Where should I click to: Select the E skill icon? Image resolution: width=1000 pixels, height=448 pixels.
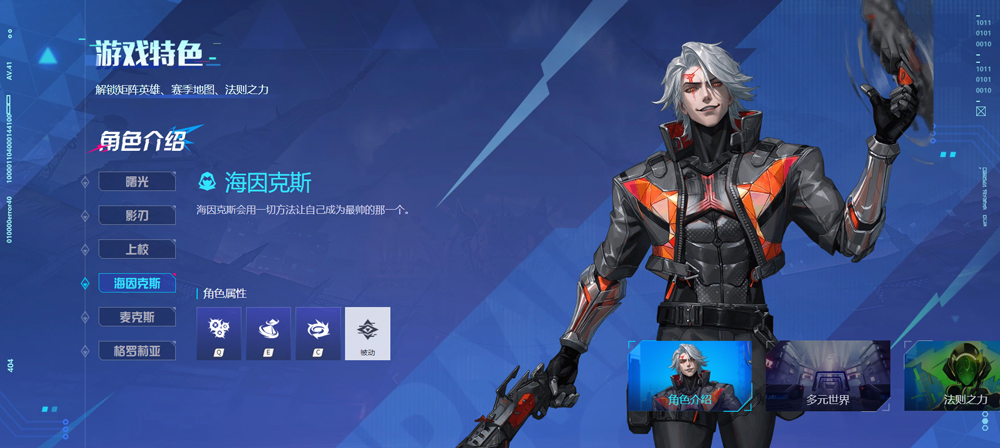coord(268,333)
